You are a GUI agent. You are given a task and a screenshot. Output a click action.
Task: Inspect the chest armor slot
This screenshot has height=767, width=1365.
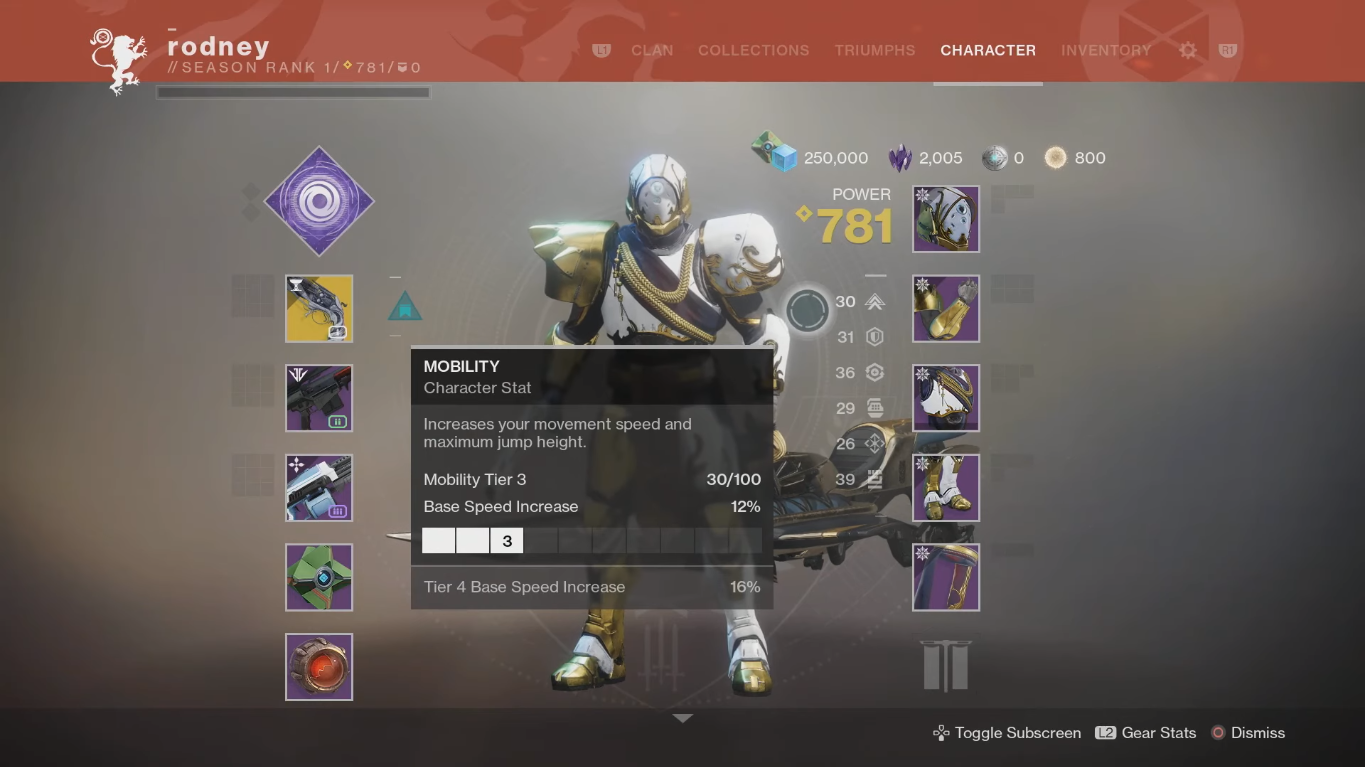point(946,398)
